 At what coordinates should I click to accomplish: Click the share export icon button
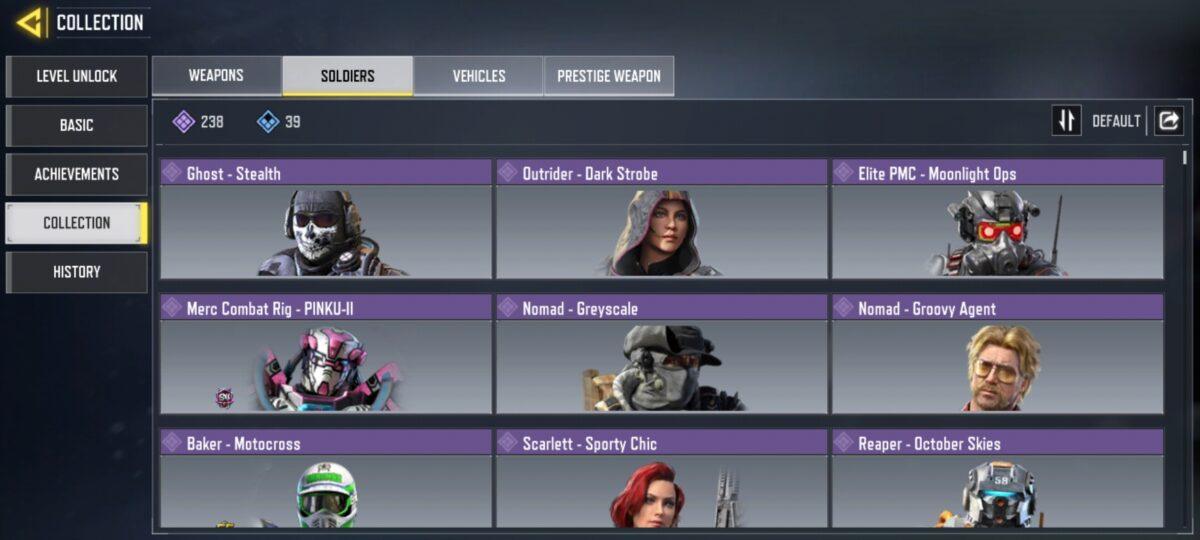coord(1168,121)
